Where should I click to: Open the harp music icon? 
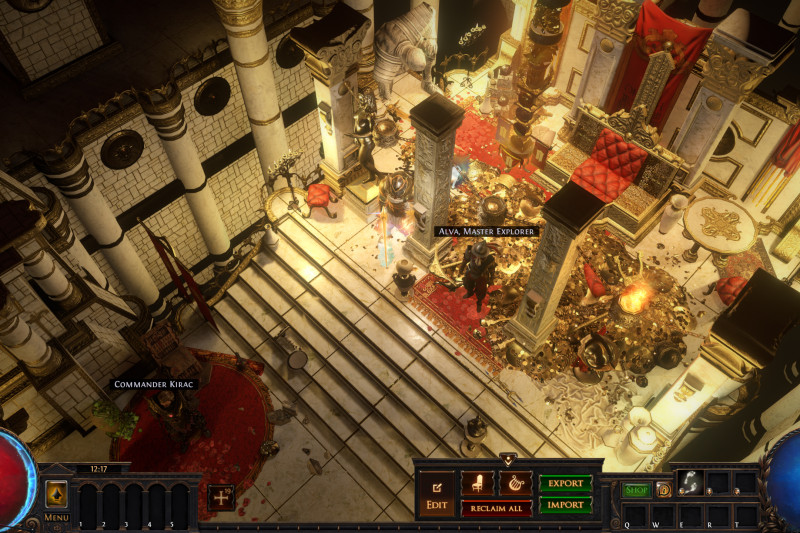pyautogui.click(x=516, y=483)
